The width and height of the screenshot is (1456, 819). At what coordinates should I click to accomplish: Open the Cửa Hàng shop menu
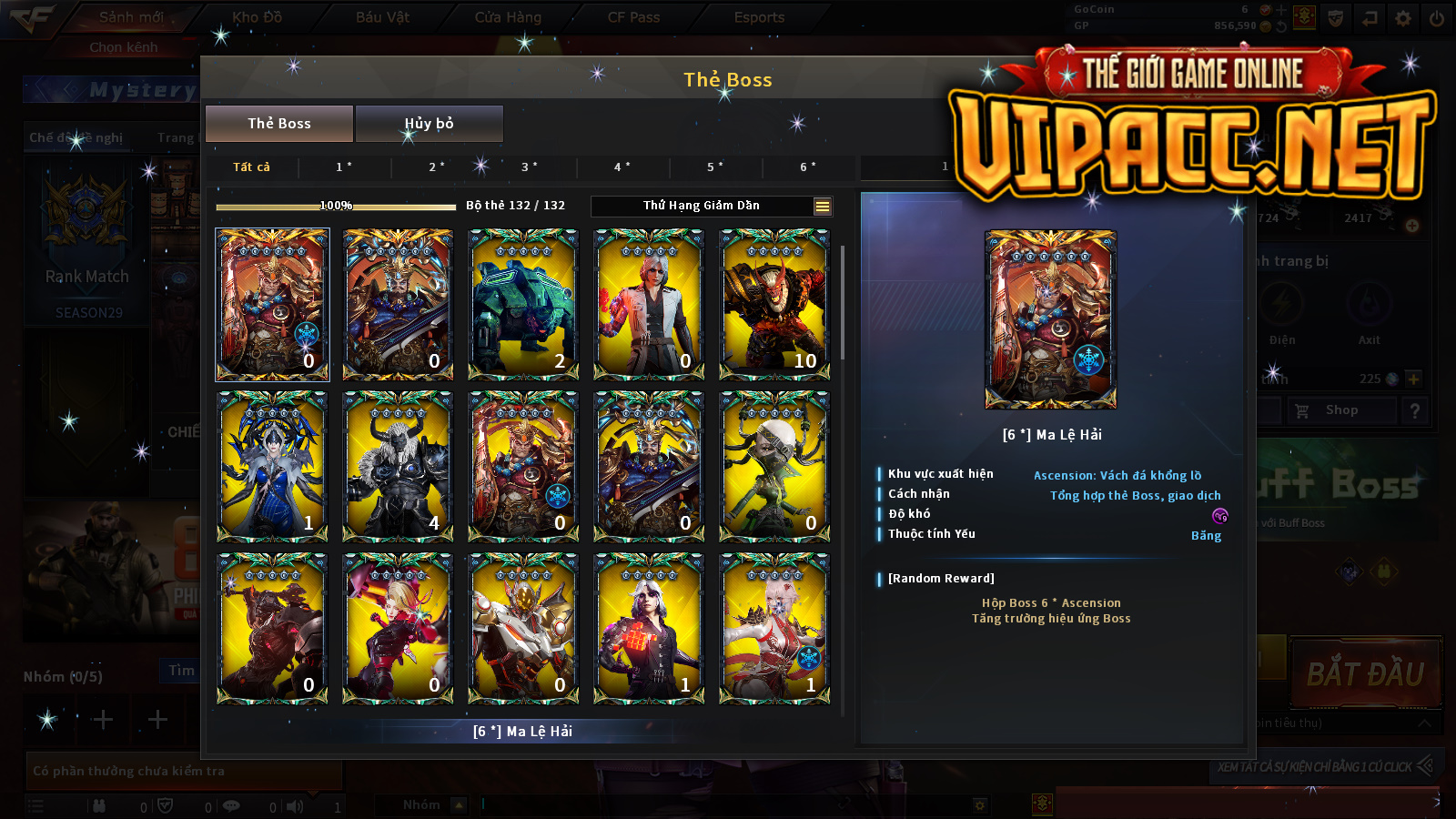(x=508, y=17)
